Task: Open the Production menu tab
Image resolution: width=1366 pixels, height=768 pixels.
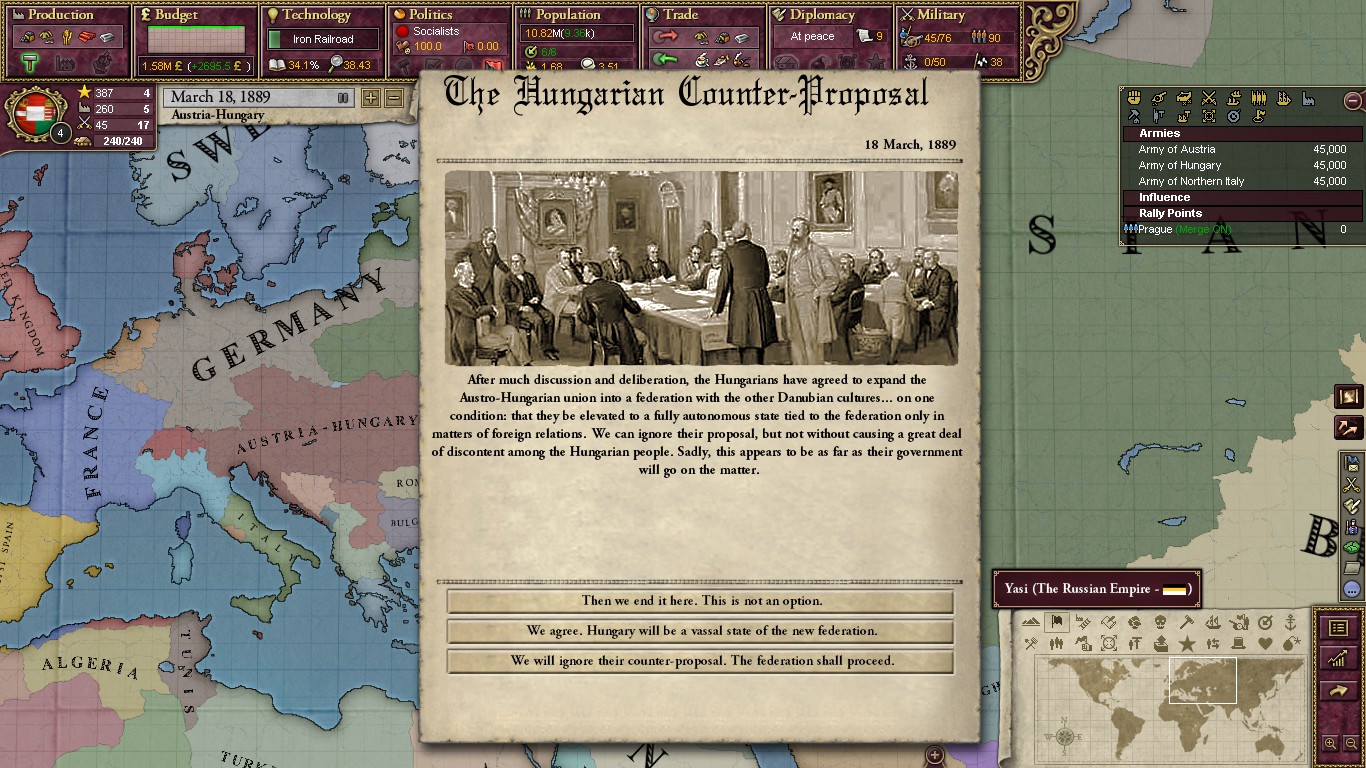Action: click(x=55, y=14)
